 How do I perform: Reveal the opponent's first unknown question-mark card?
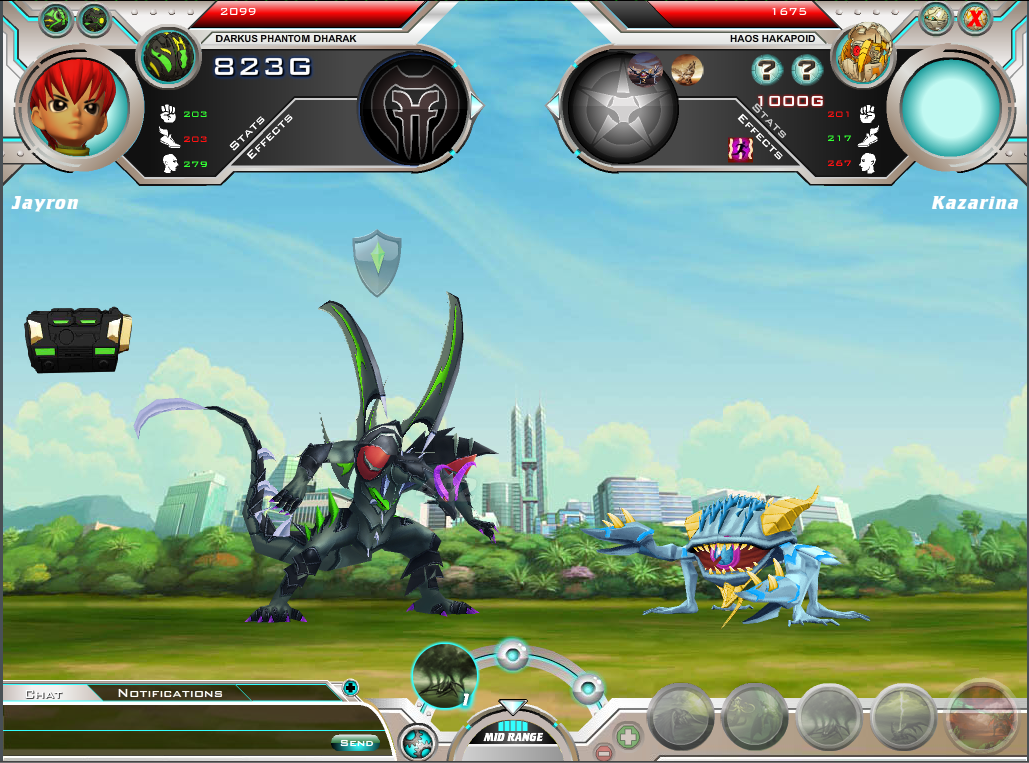click(767, 69)
